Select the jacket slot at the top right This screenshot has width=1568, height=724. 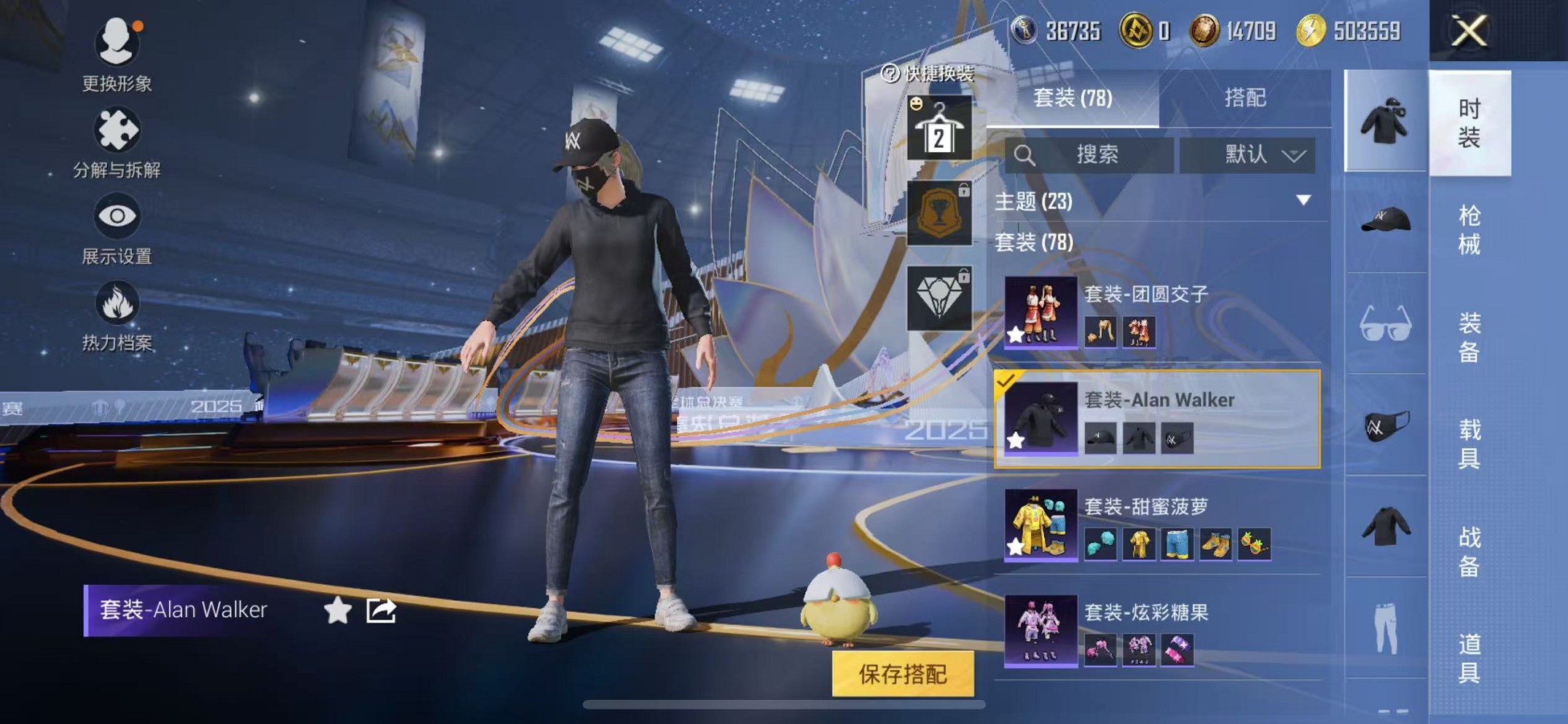(x=1384, y=120)
